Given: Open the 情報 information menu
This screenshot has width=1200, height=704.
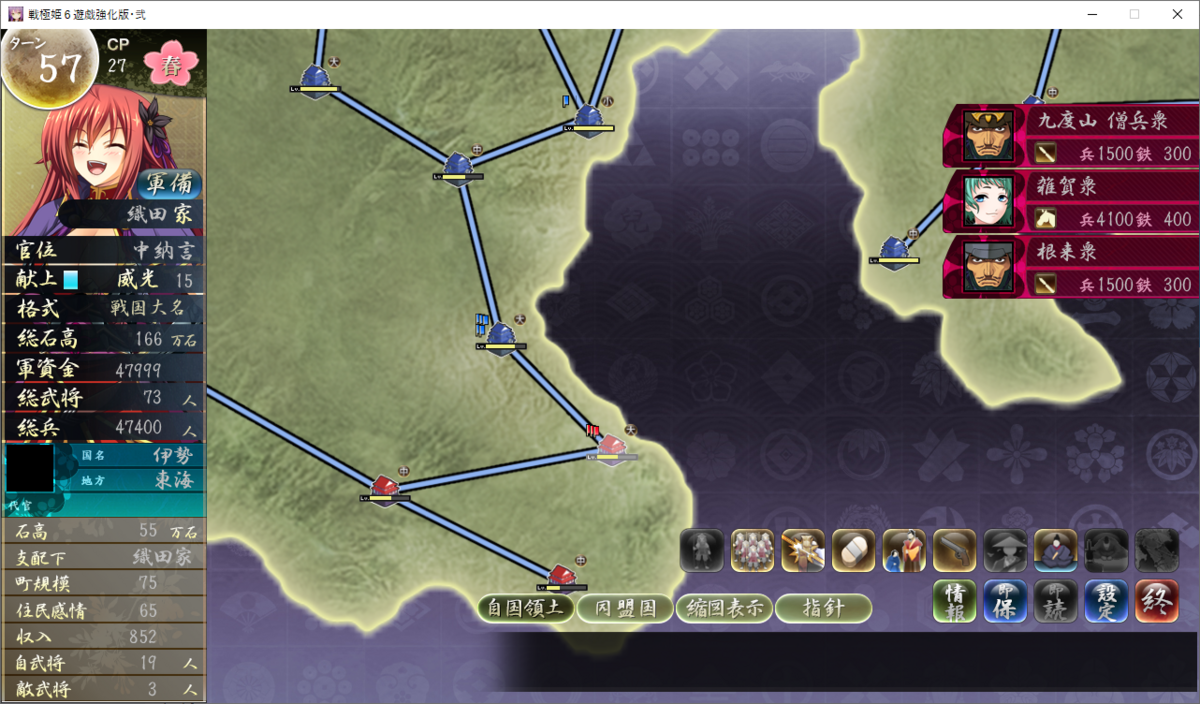Looking at the screenshot, I should 955,602.
